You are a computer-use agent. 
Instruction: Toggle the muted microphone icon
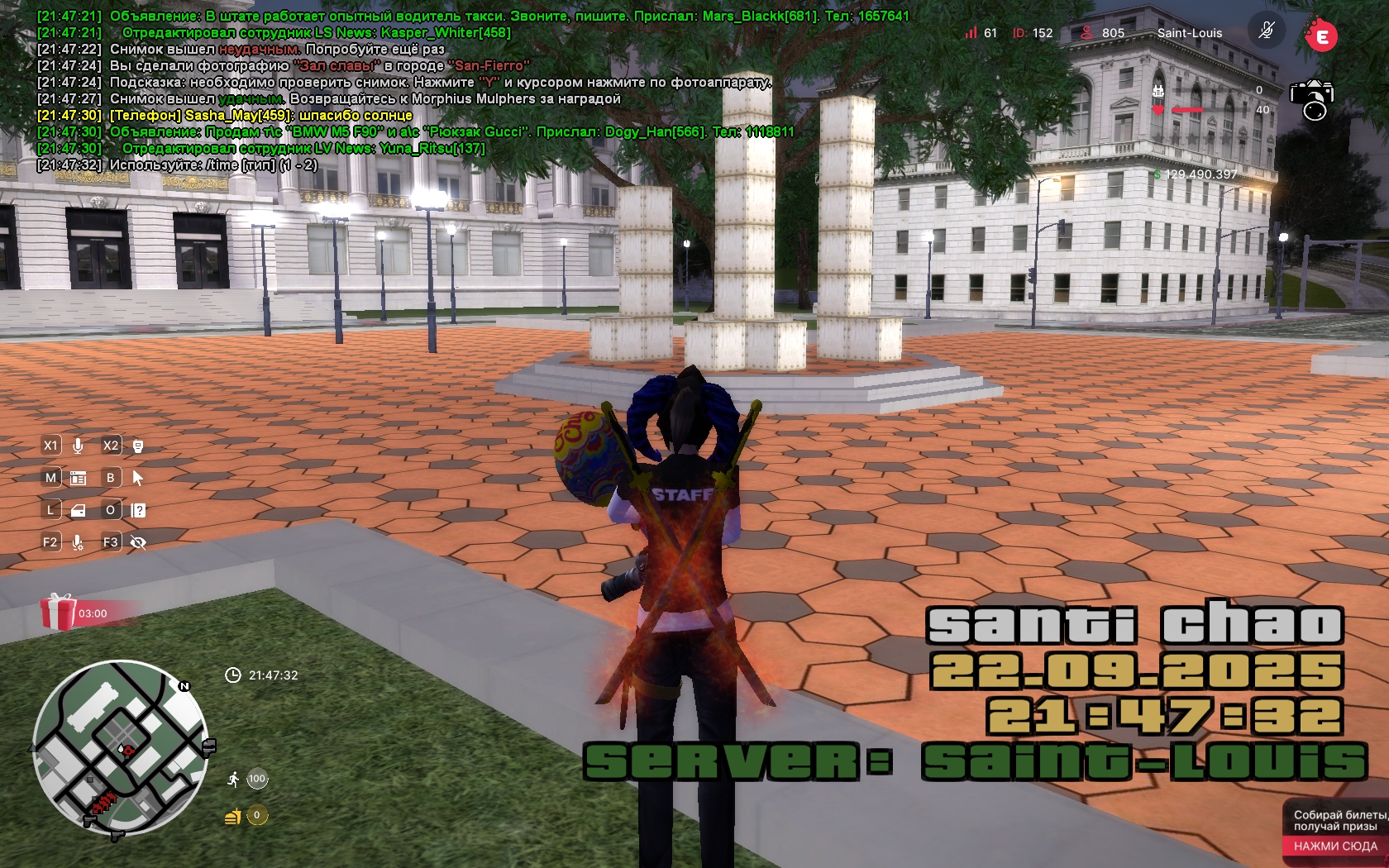click(x=1266, y=32)
